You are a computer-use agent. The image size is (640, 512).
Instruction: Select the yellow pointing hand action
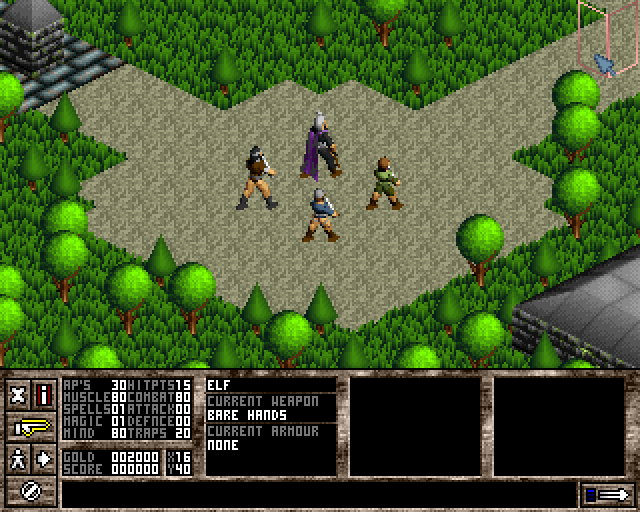(32, 427)
